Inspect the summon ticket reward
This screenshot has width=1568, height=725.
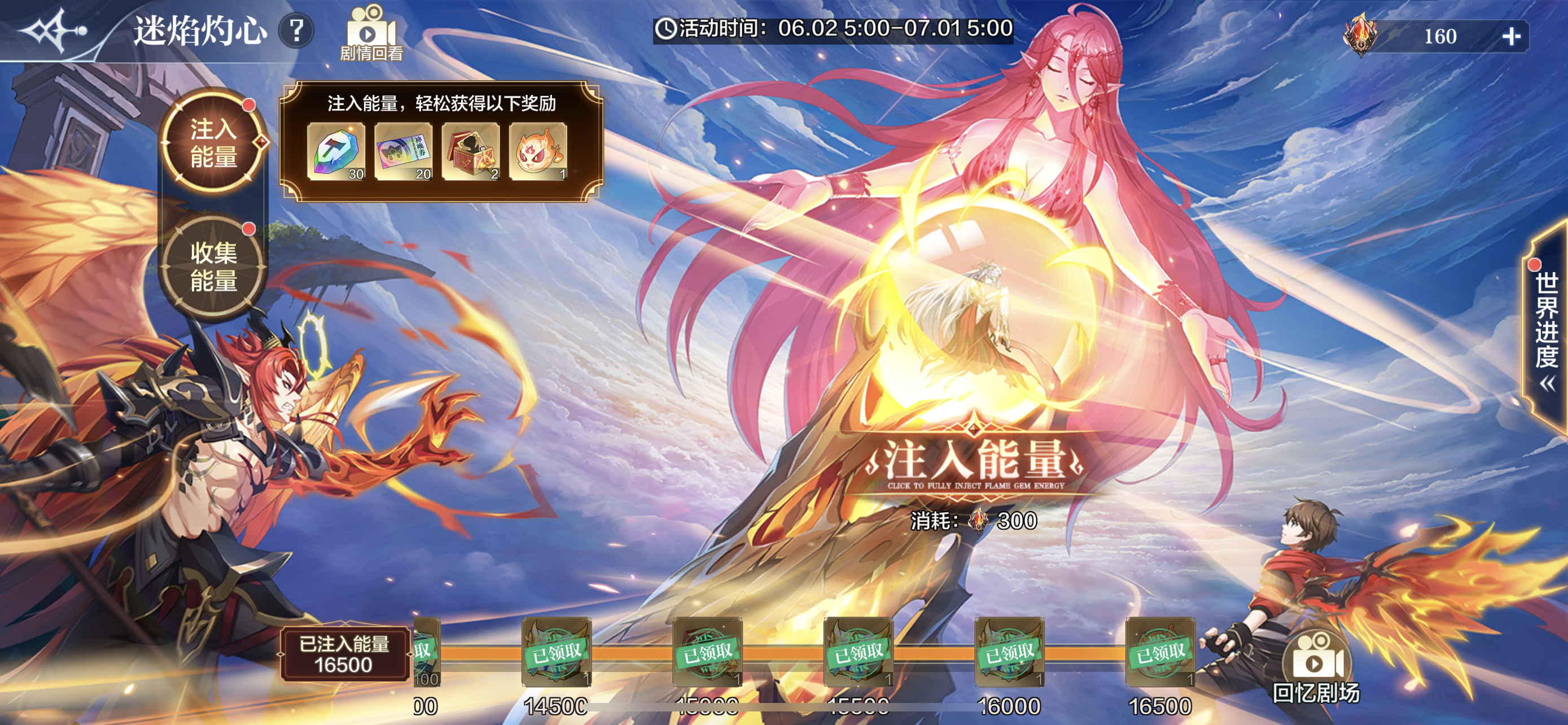click(404, 151)
